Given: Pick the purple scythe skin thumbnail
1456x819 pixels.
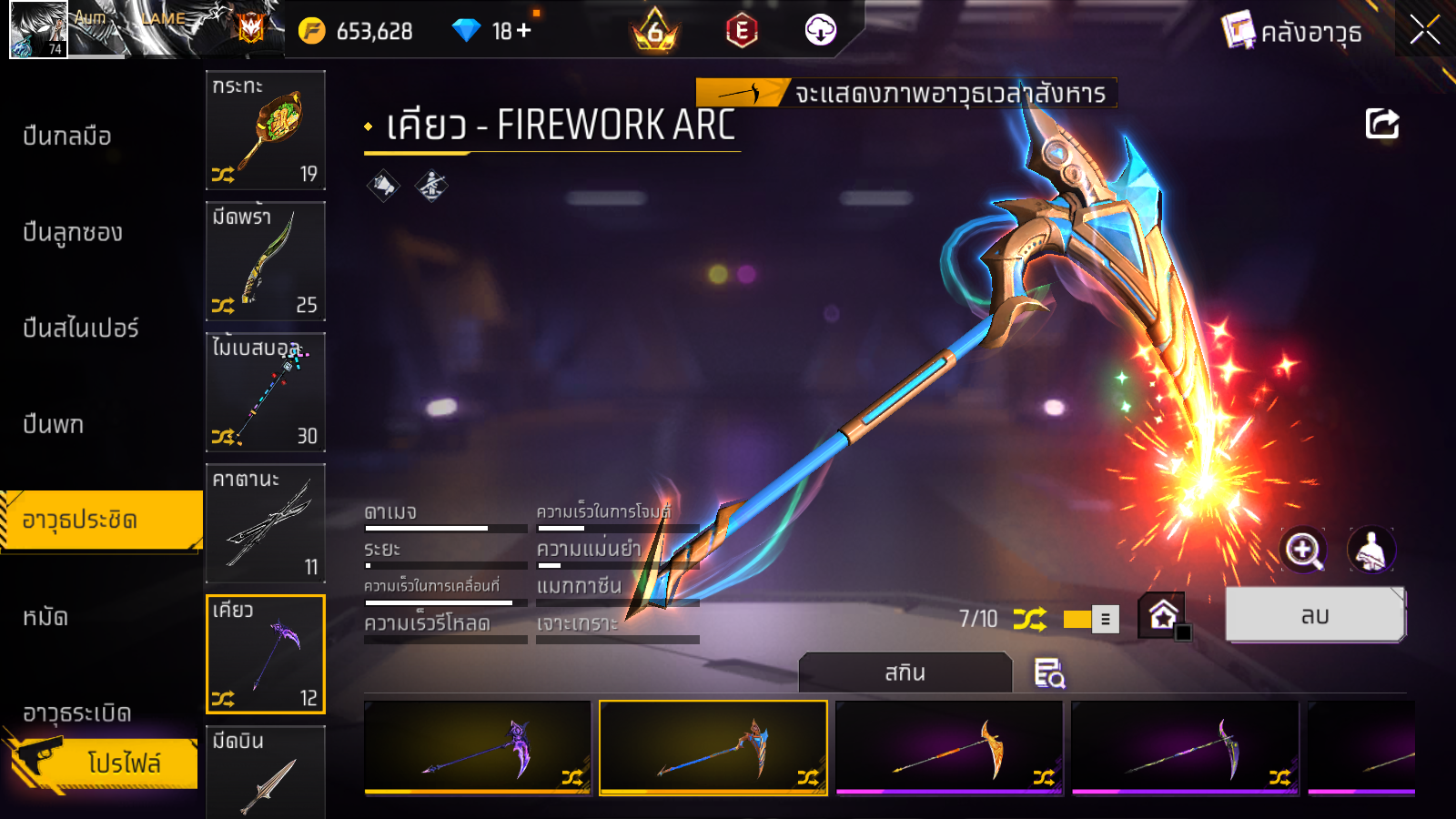Looking at the screenshot, I should click(x=478, y=748).
